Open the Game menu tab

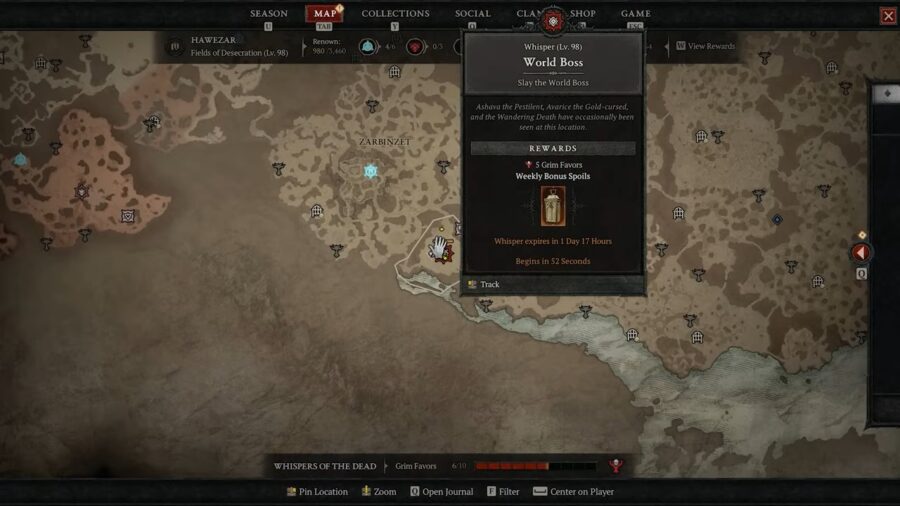636,14
